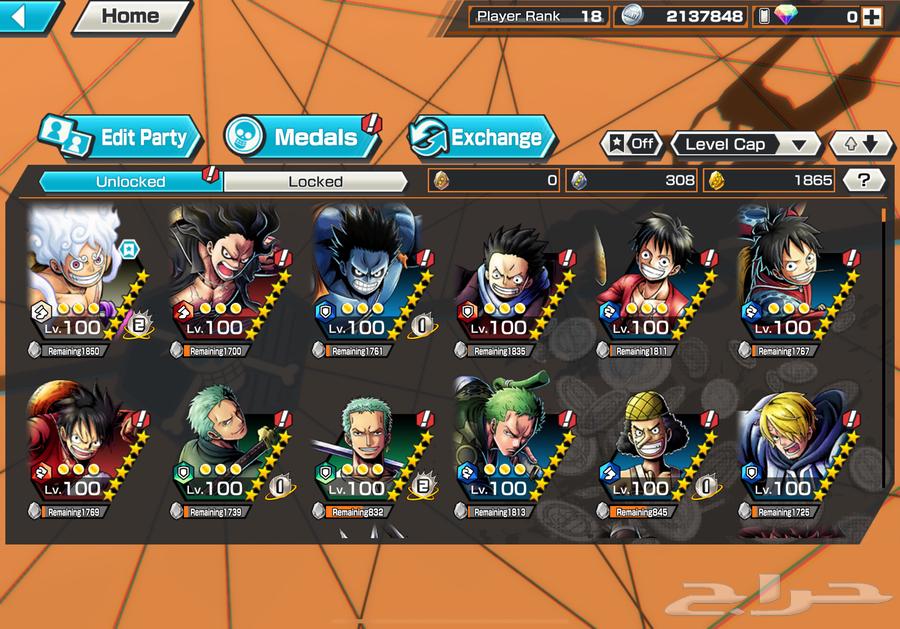Switch to the Locked characters tab
900x629 pixels.
pos(315,181)
